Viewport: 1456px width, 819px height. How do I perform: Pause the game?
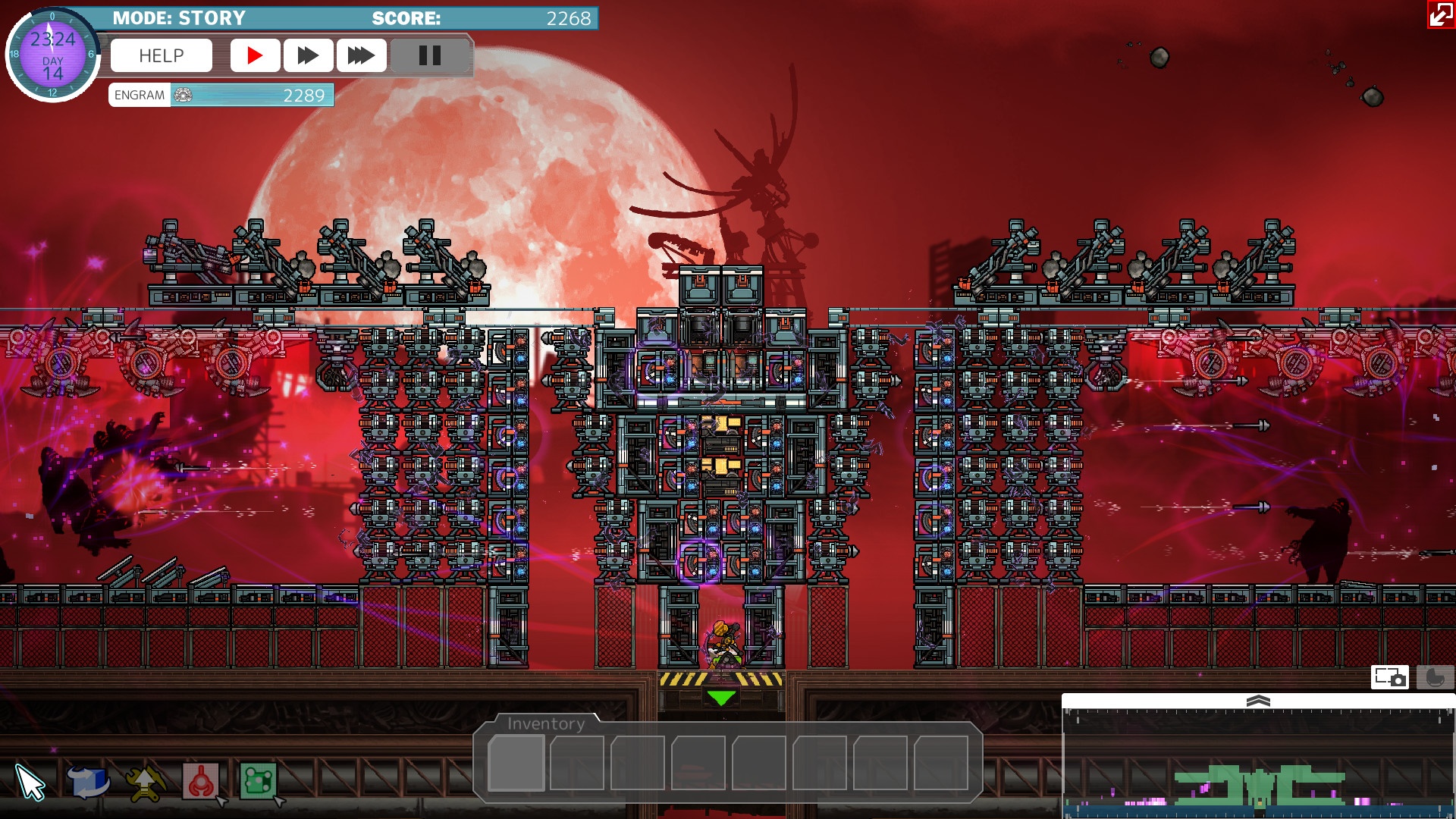click(429, 55)
